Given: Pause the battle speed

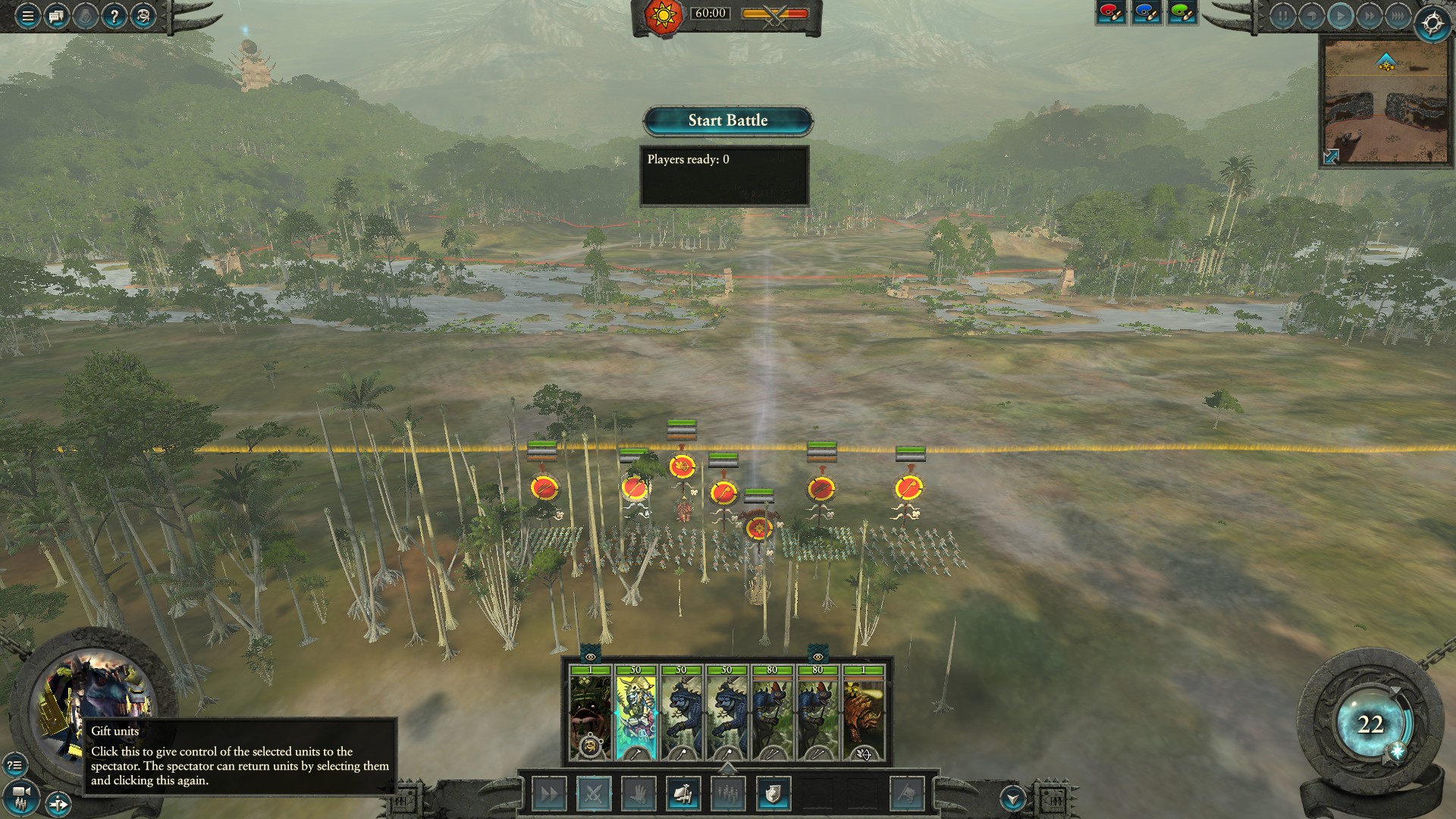Looking at the screenshot, I should coord(1282,16).
